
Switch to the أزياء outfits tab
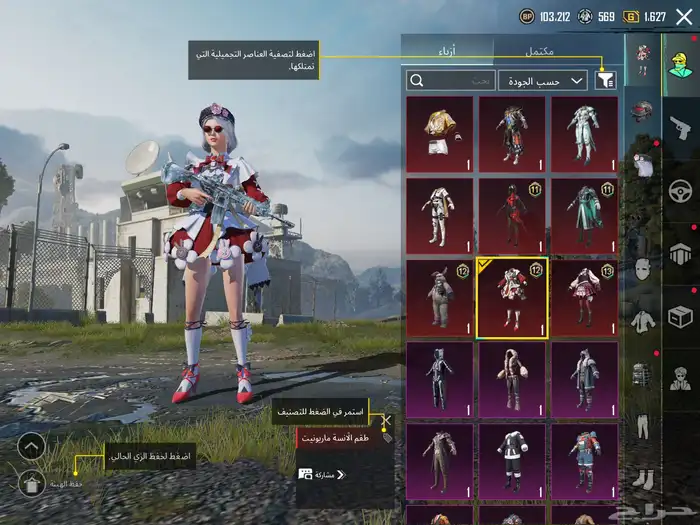(x=447, y=50)
